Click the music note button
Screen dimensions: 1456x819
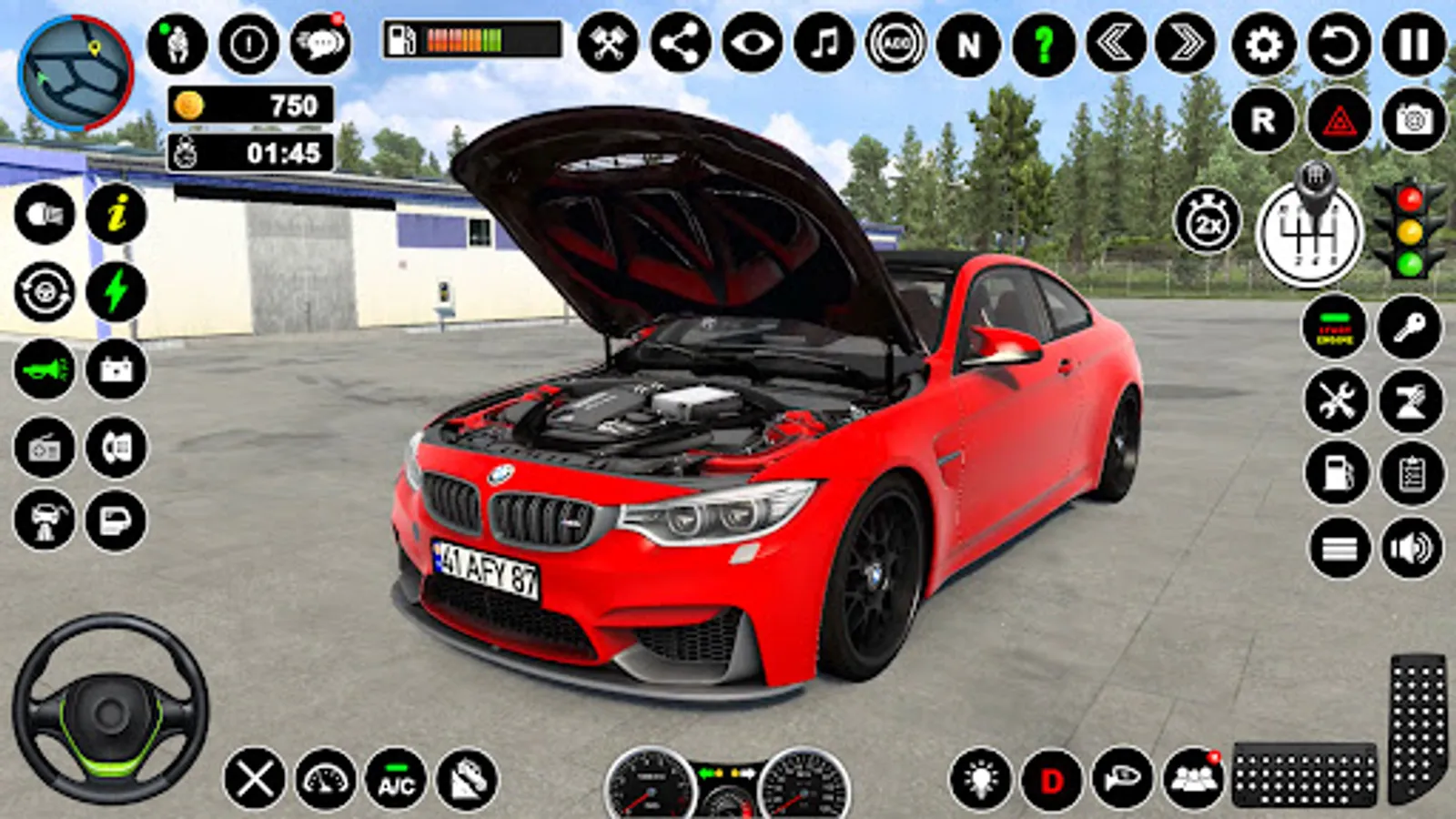click(824, 44)
